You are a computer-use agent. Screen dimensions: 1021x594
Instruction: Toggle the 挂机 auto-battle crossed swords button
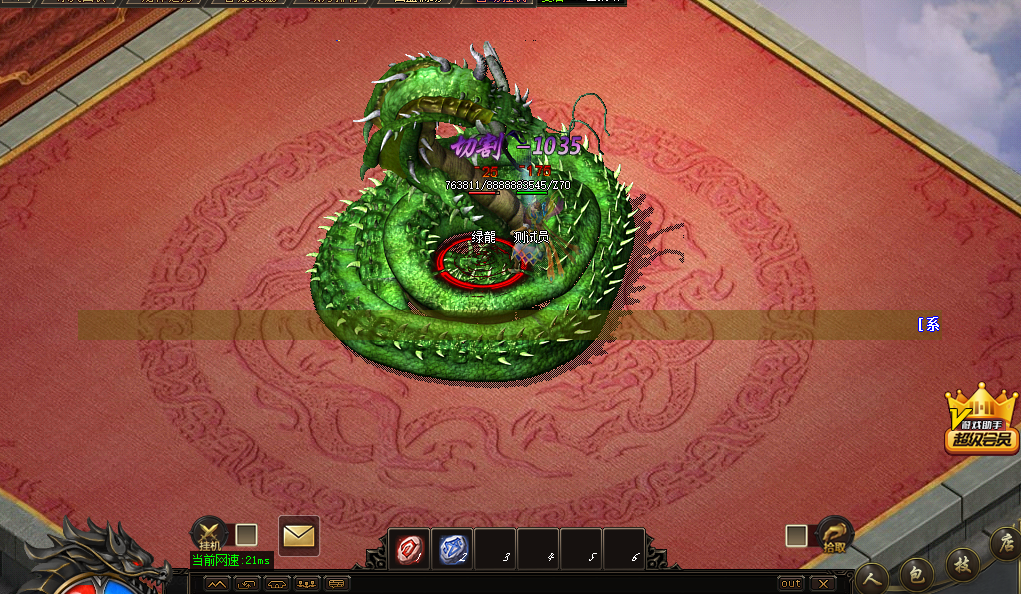click(x=209, y=534)
